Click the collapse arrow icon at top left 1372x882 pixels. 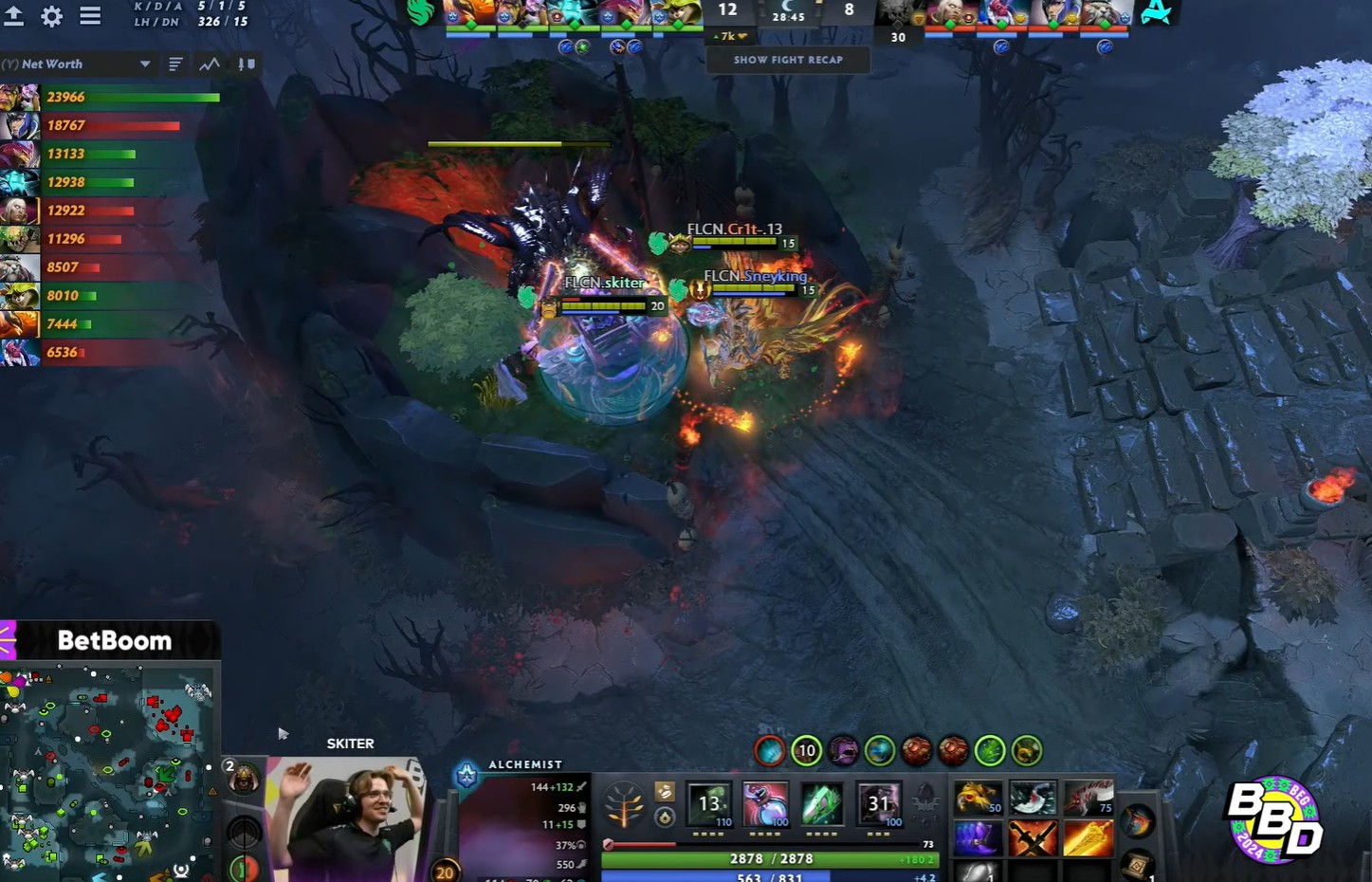pos(14,15)
